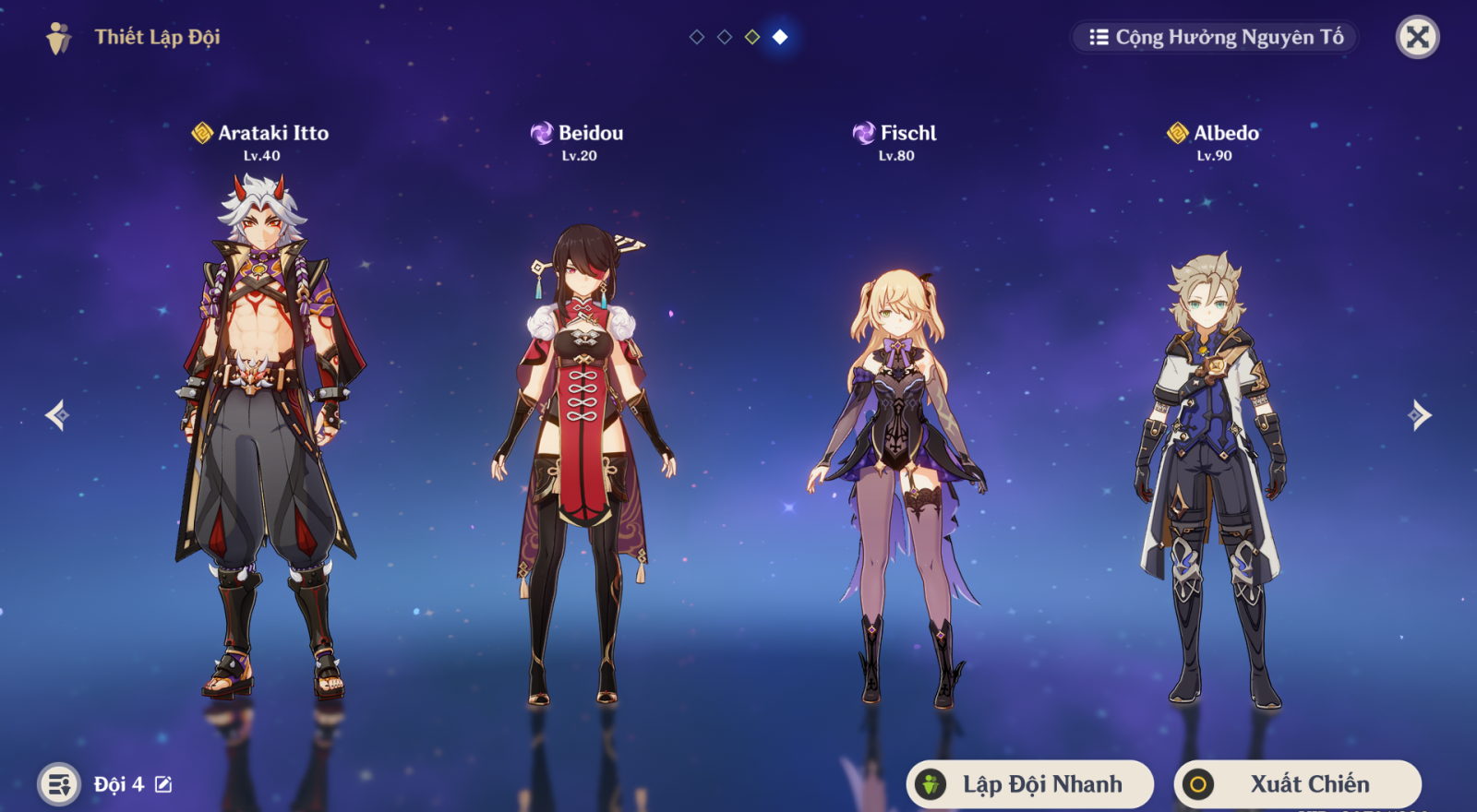Switch to the previous team with left arrow
This screenshot has height=812, width=1477.
pos(57,415)
